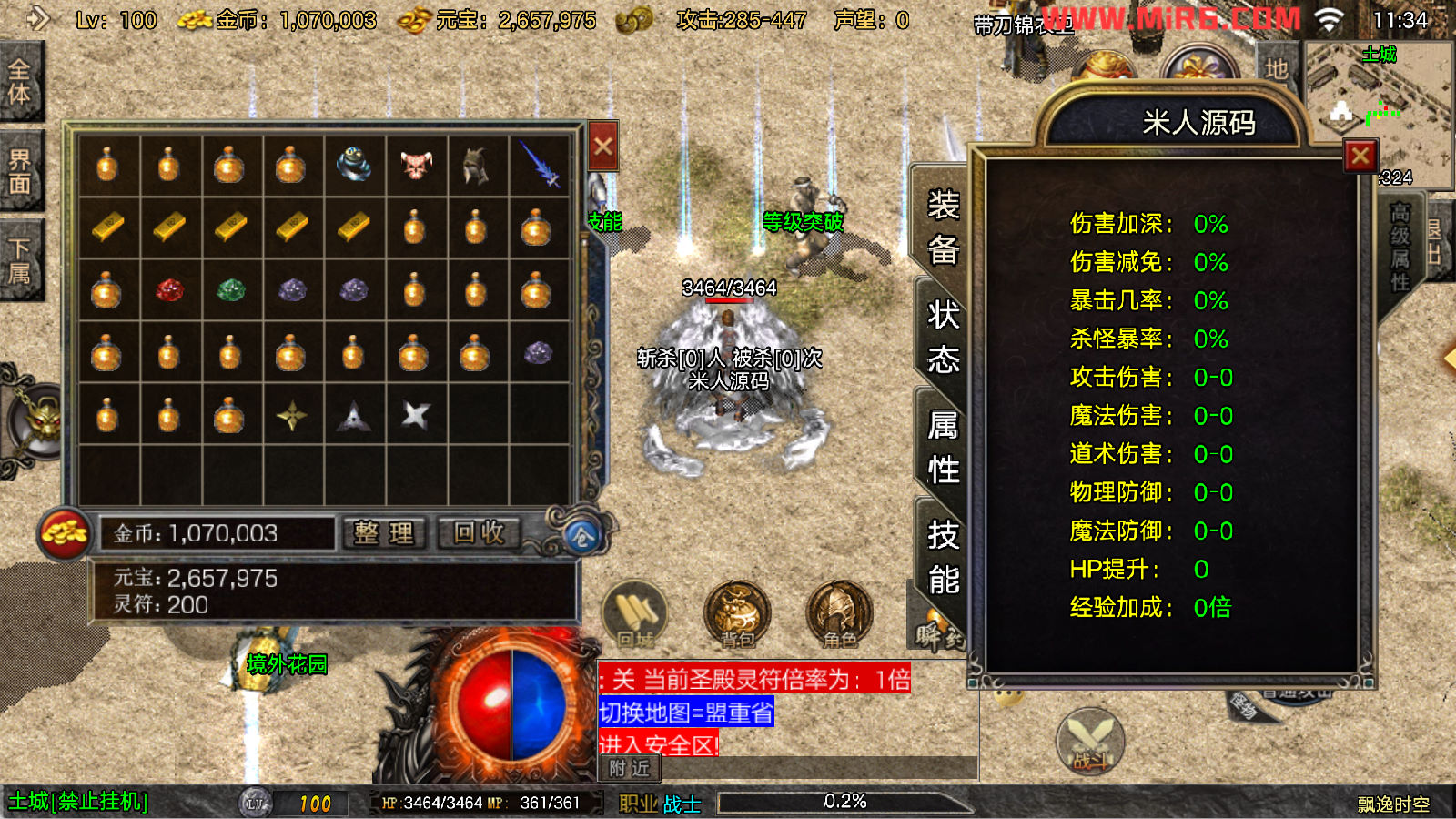The height and width of the screenshot is (819, 1456).
Task: Close the character attributes panel
Action: coord(1360,157)
